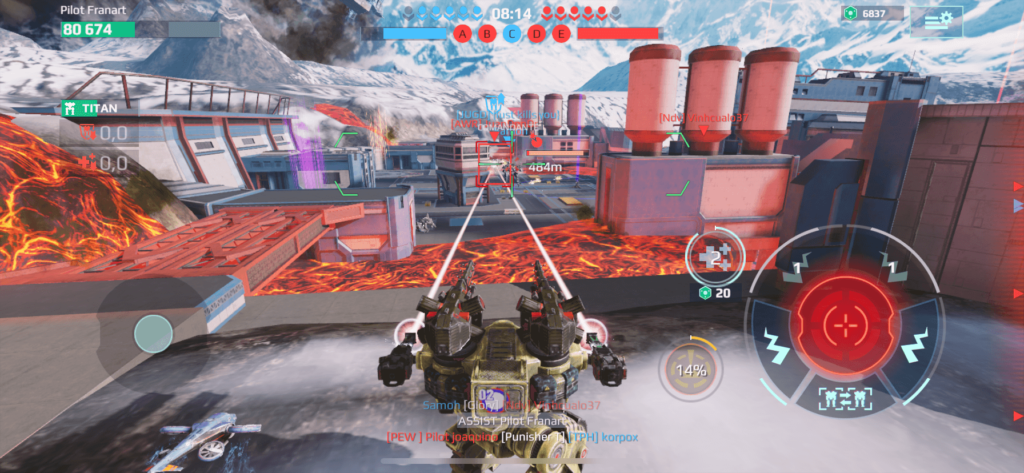The image size is (1024, 473).
Task: Fire the upper-left weapon segment
Action: pyautogui.click(x=798, y=267)
